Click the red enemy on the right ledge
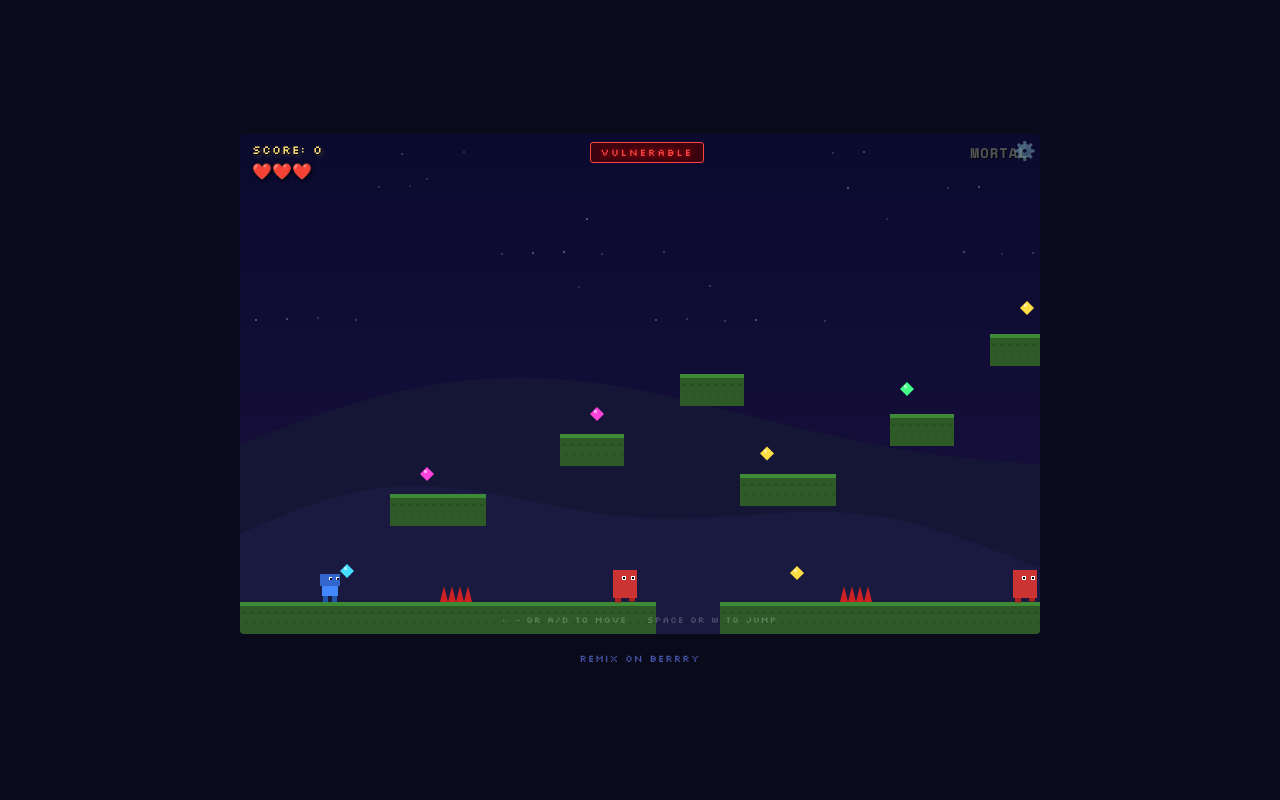Screen dimensions: 1280x800 coord(1026,582)
